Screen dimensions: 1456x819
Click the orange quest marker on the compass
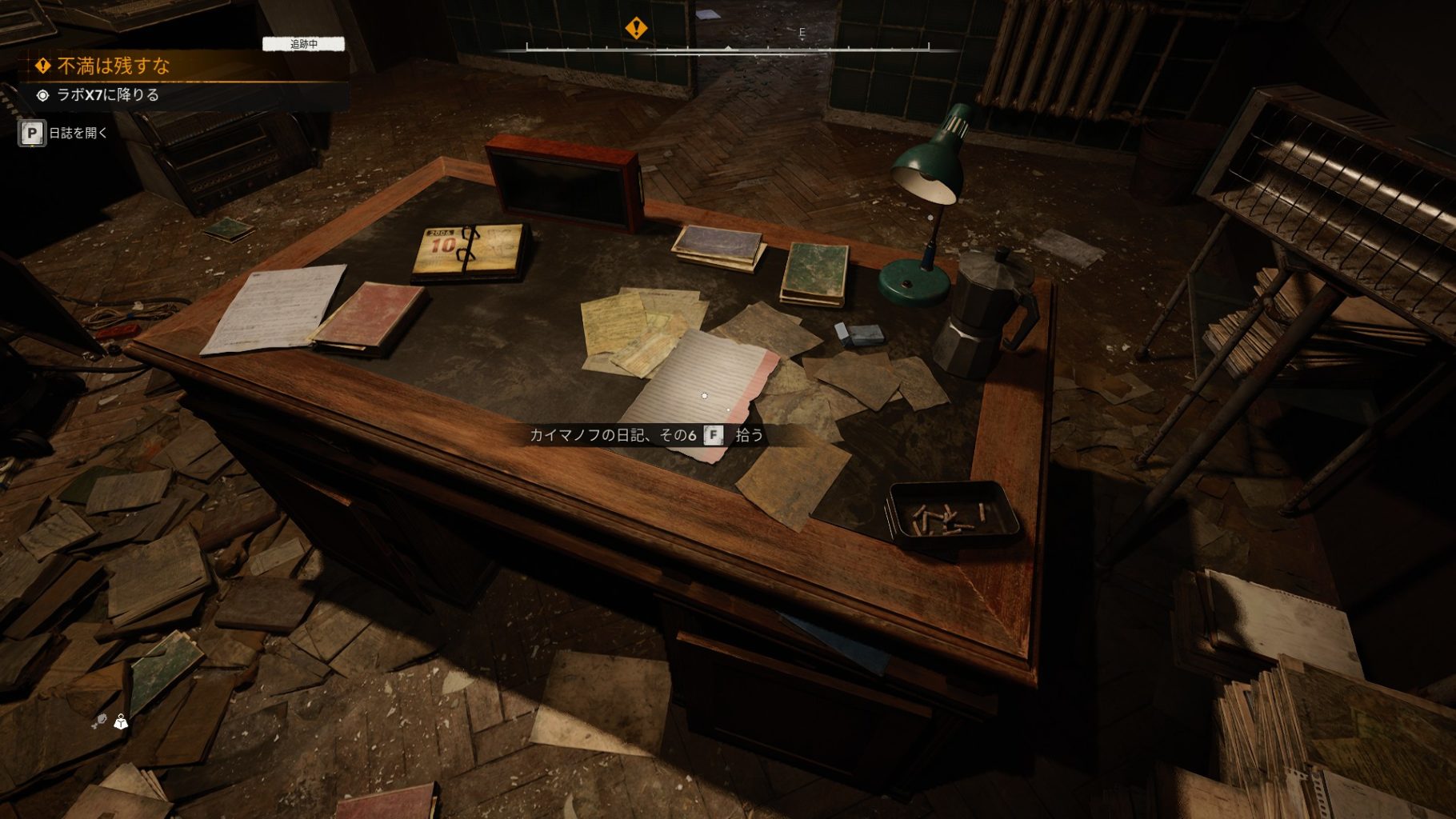[636, 29]
